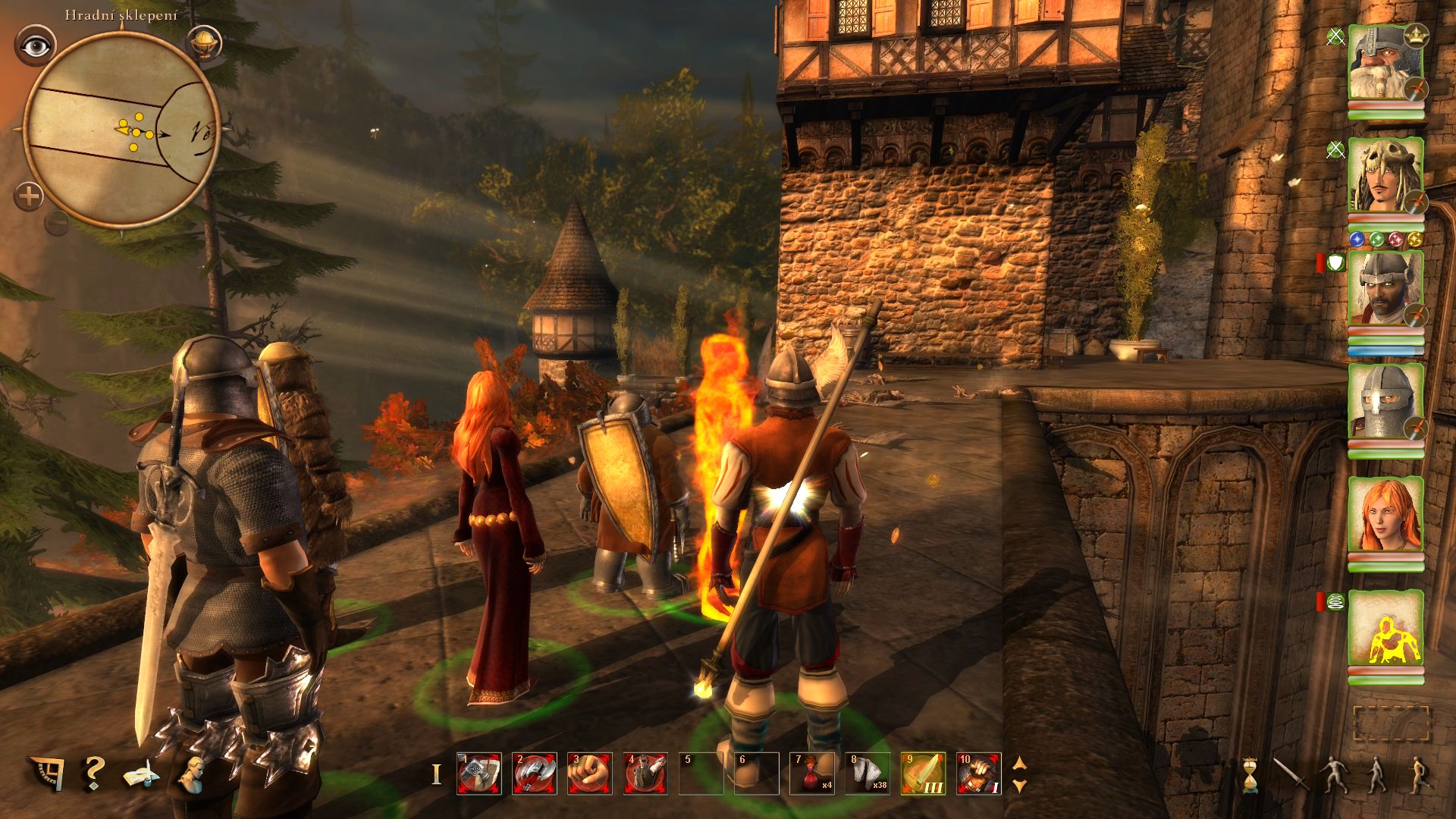Use the axe attack skill in slot 2
Image resolution: width=1456 pixels, height=819 pixels.
tap(535, 773)
